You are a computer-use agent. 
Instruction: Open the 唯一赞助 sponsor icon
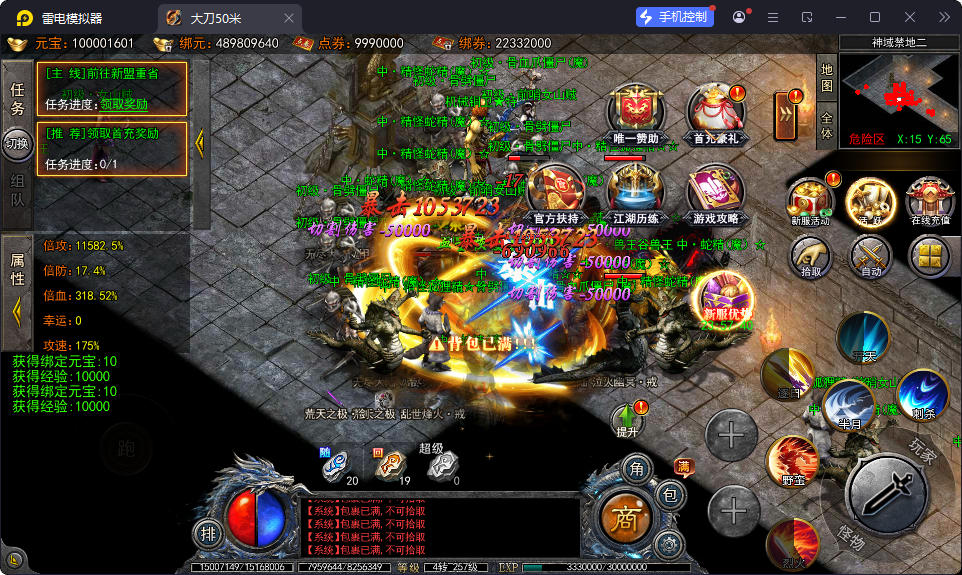click(x=637, y=110)
